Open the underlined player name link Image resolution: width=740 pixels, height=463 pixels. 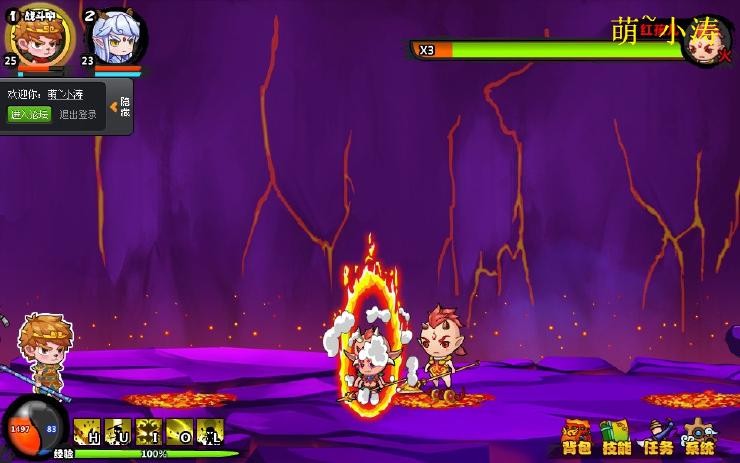65,95
